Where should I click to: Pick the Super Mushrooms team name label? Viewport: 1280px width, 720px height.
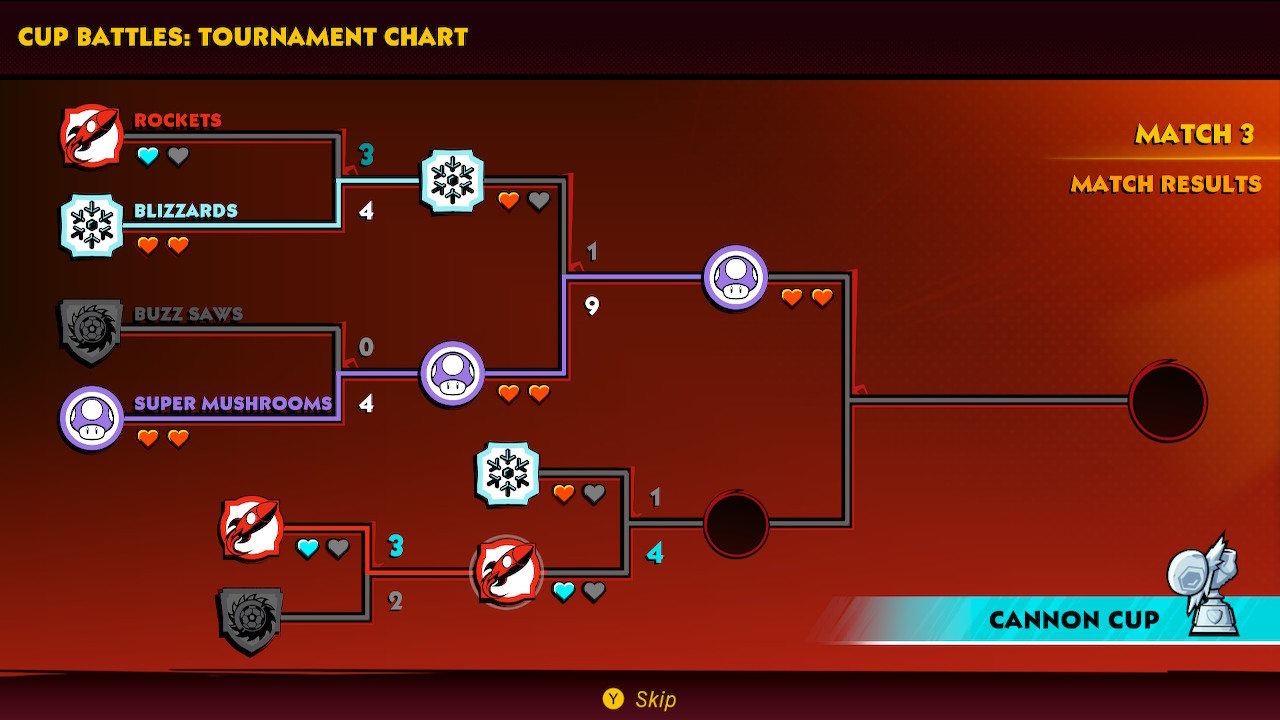(233, 404)
